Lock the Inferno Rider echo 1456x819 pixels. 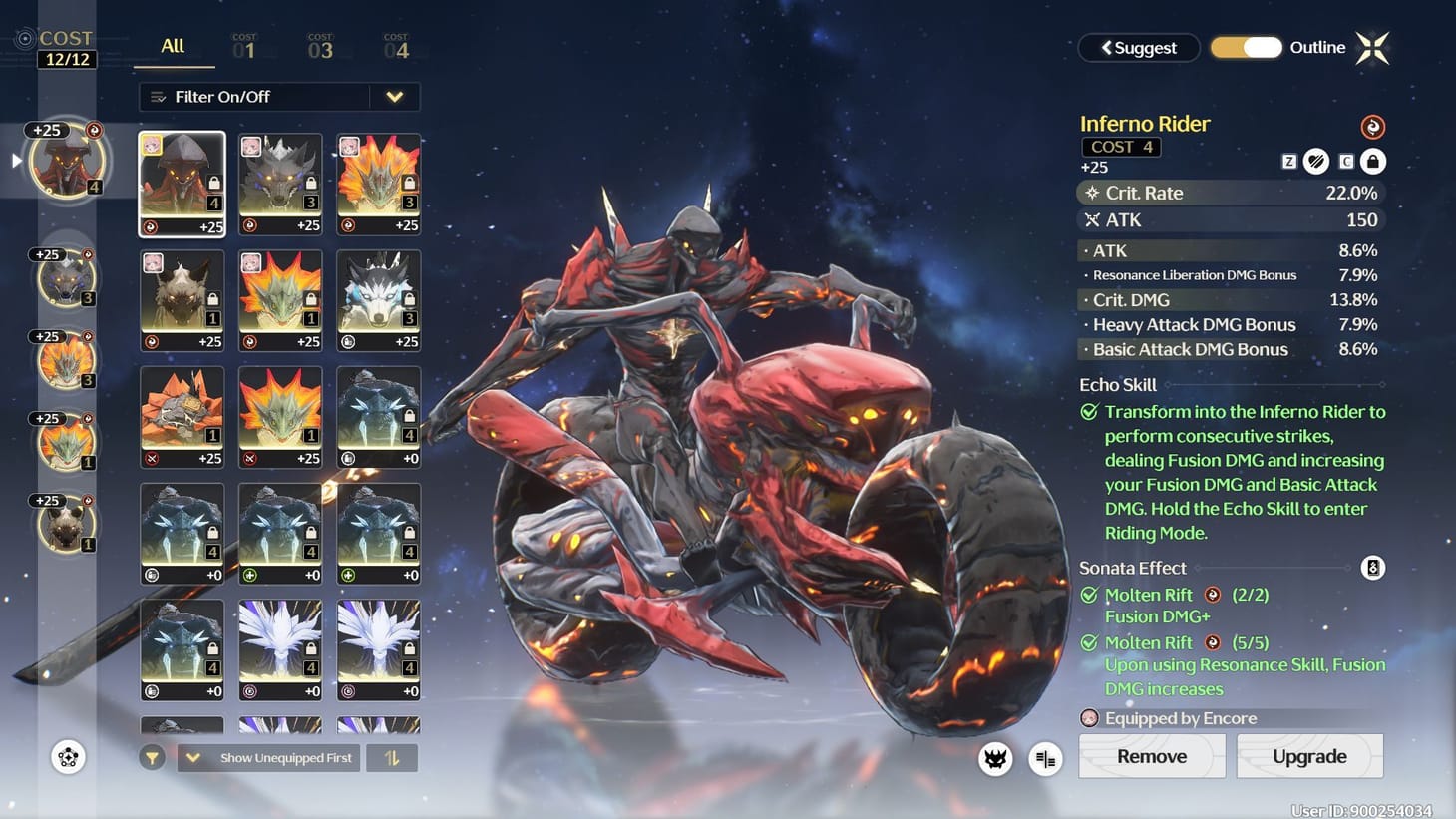(x=1371, y=161)
